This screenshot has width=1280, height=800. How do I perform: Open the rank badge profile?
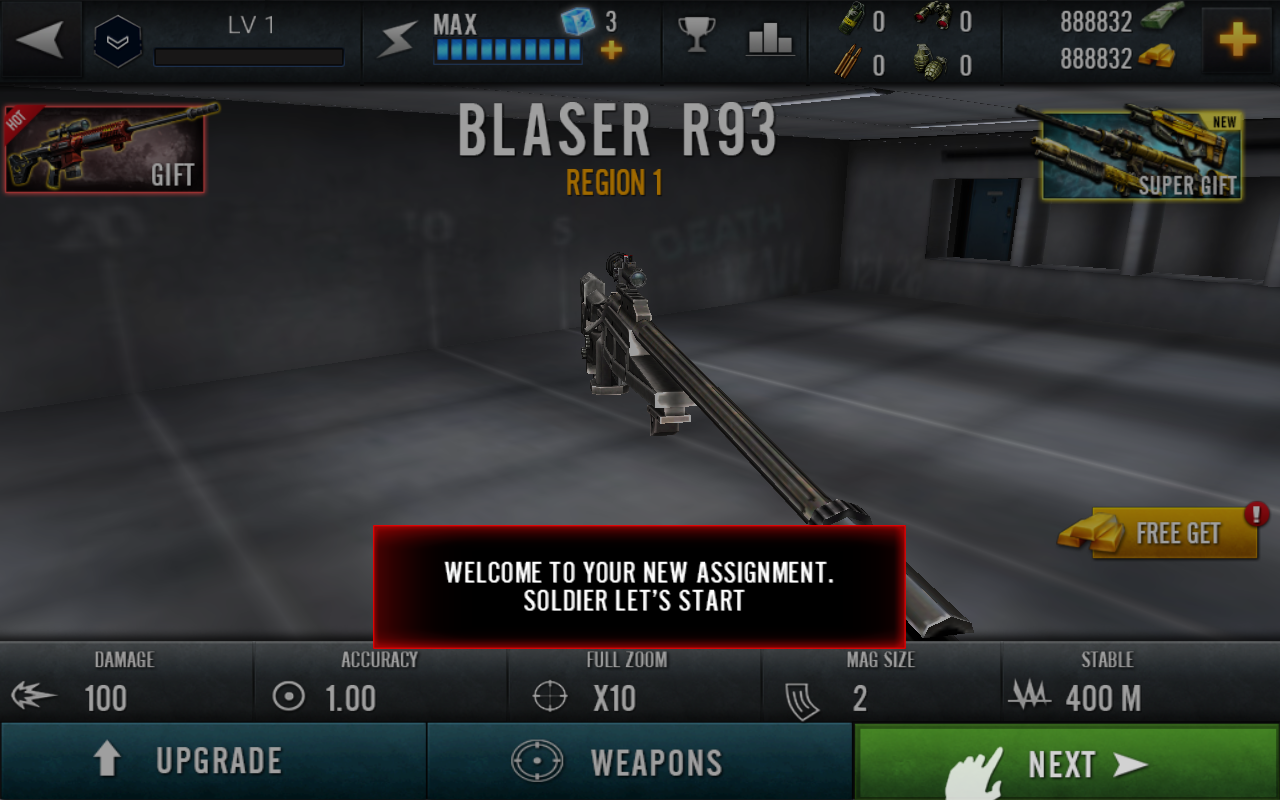118,42
